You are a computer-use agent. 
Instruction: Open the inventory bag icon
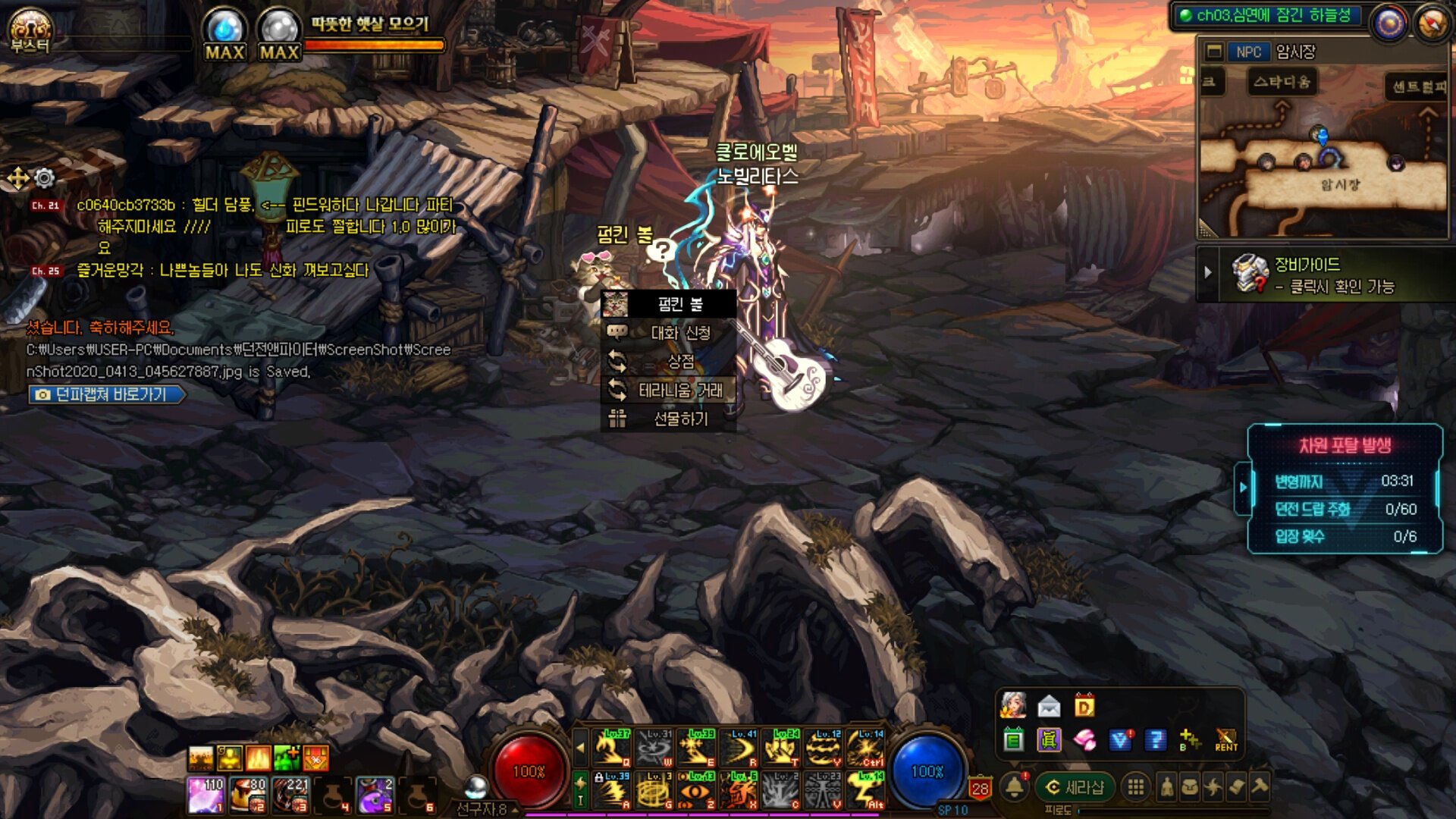[x=1190, y=788]
